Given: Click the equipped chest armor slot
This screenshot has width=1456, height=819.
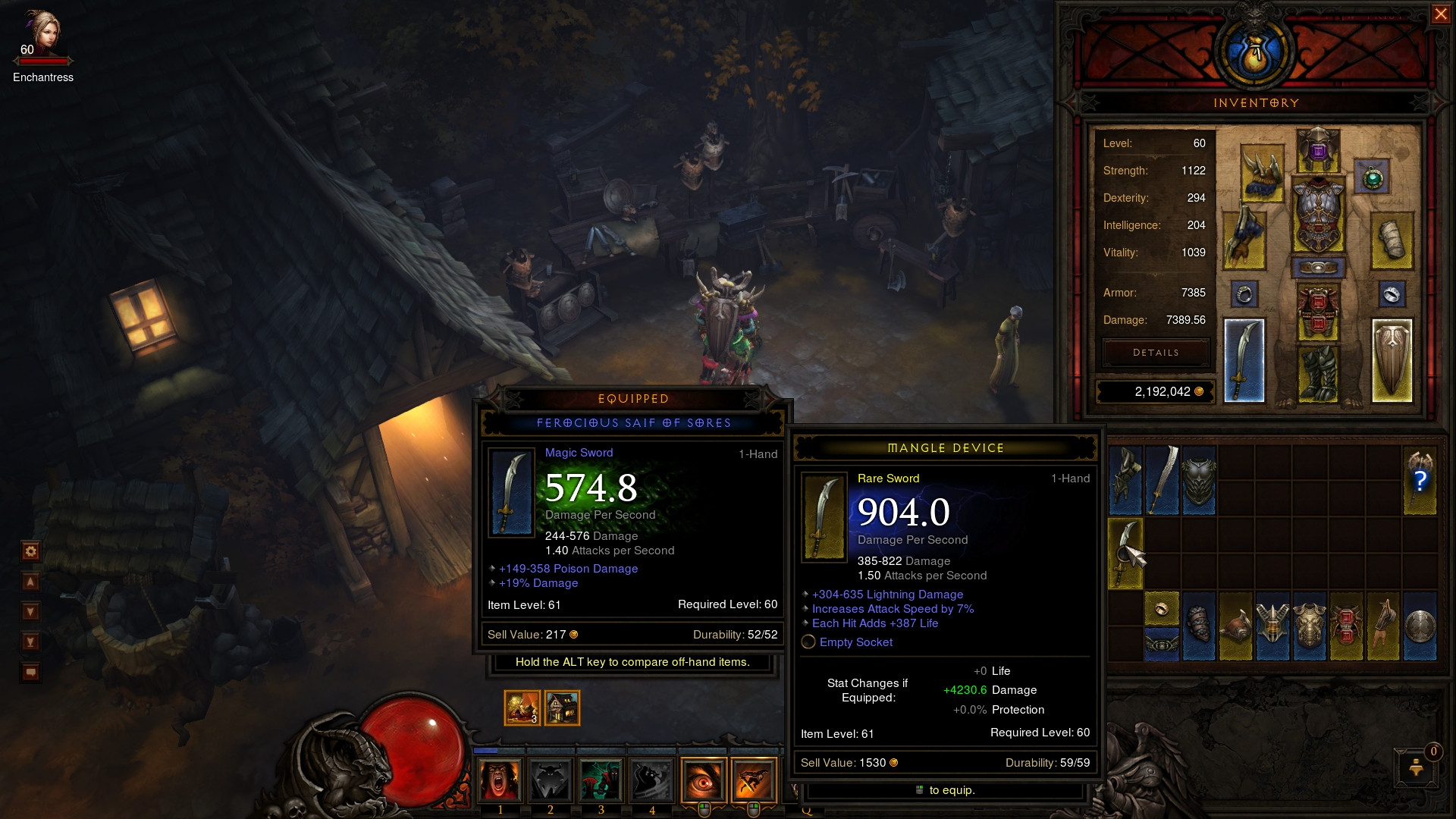Looking at the screenshot, I should (1318, 215).
